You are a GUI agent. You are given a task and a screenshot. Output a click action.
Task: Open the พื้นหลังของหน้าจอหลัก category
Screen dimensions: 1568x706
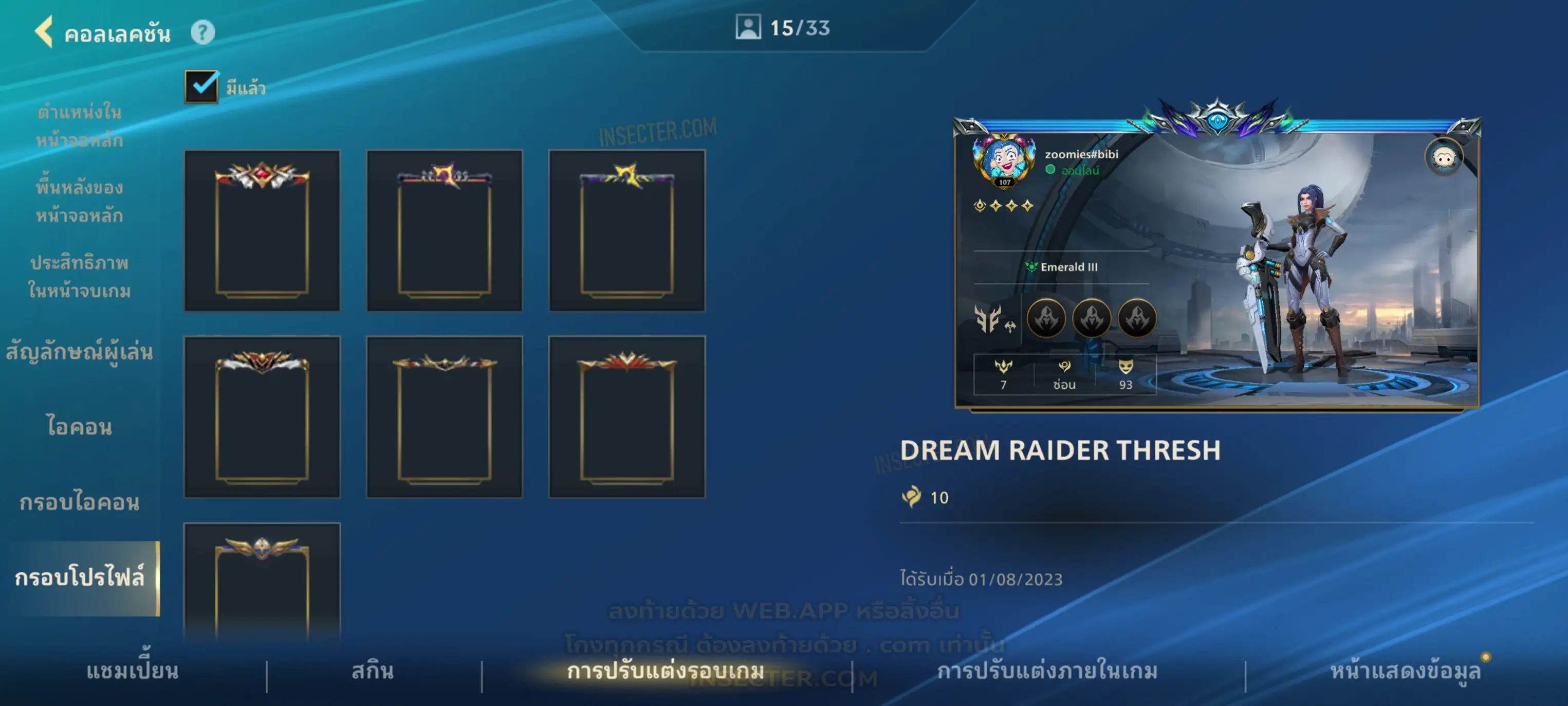coord(79,201)
